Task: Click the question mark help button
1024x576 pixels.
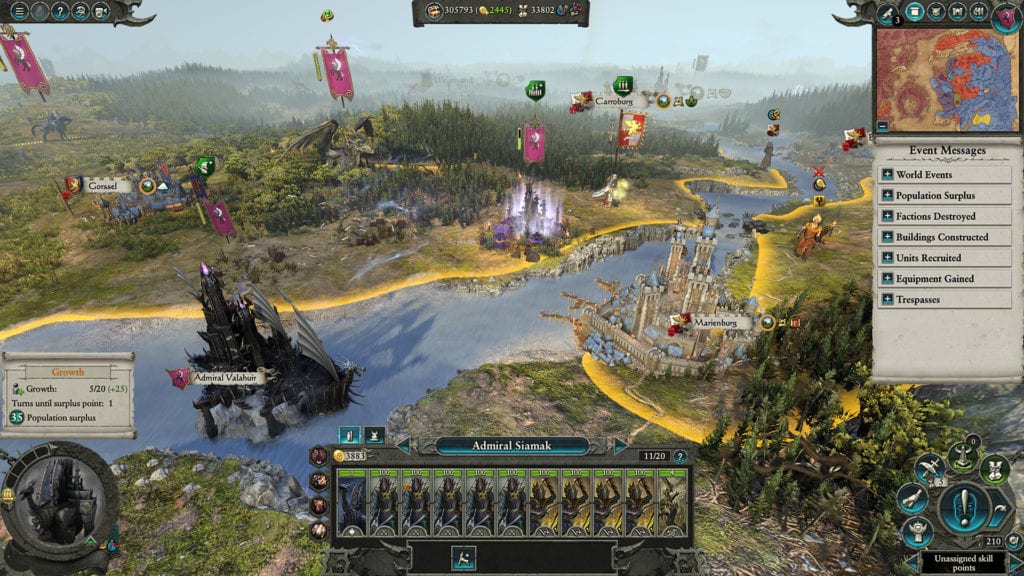Action: click(x=61, y=12)
